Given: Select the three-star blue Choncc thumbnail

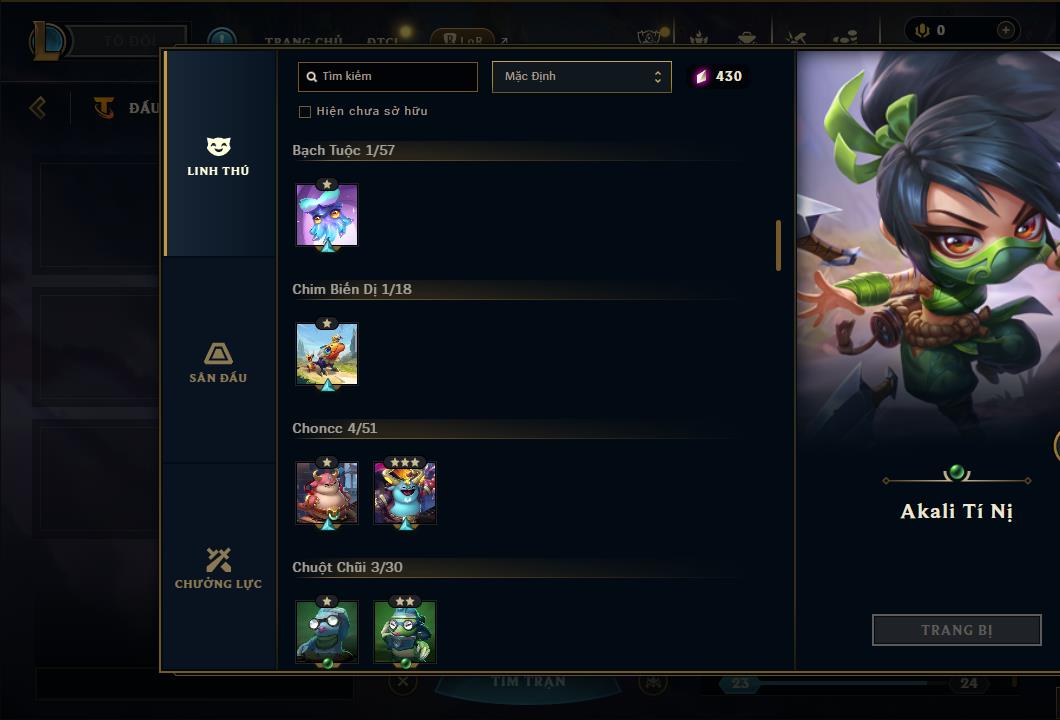Looking at the screenshot, I should click(x=405, y=493).
